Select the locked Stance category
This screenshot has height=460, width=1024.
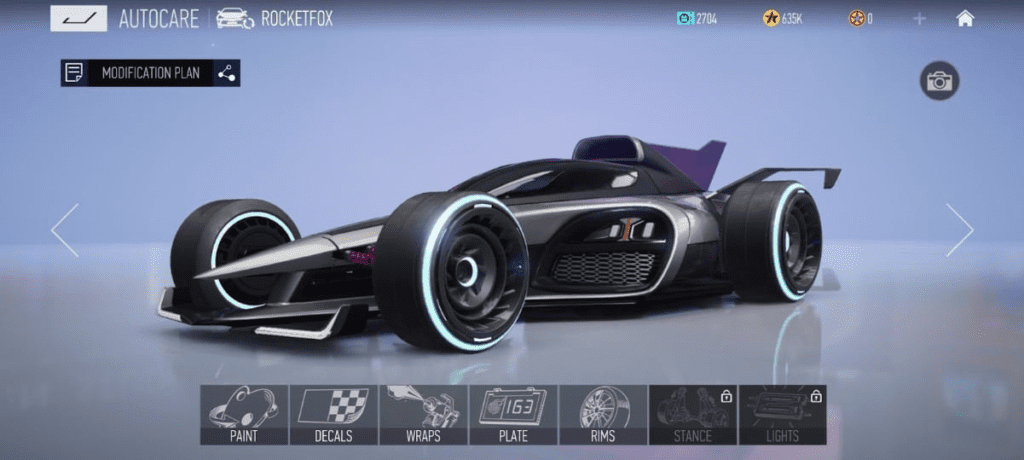pos(693,414)
